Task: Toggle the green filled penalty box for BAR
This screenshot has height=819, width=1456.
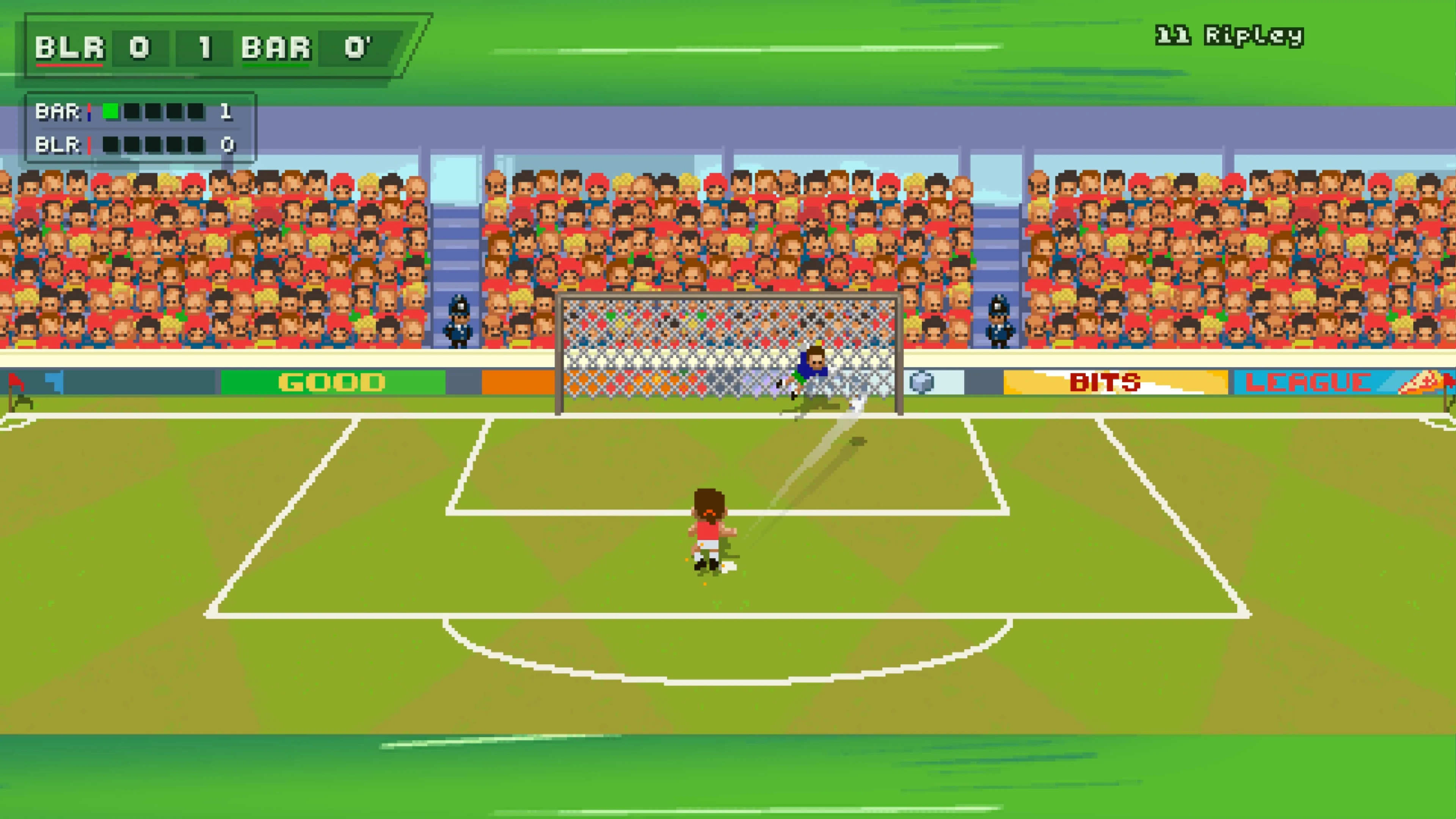Action: 111,111
